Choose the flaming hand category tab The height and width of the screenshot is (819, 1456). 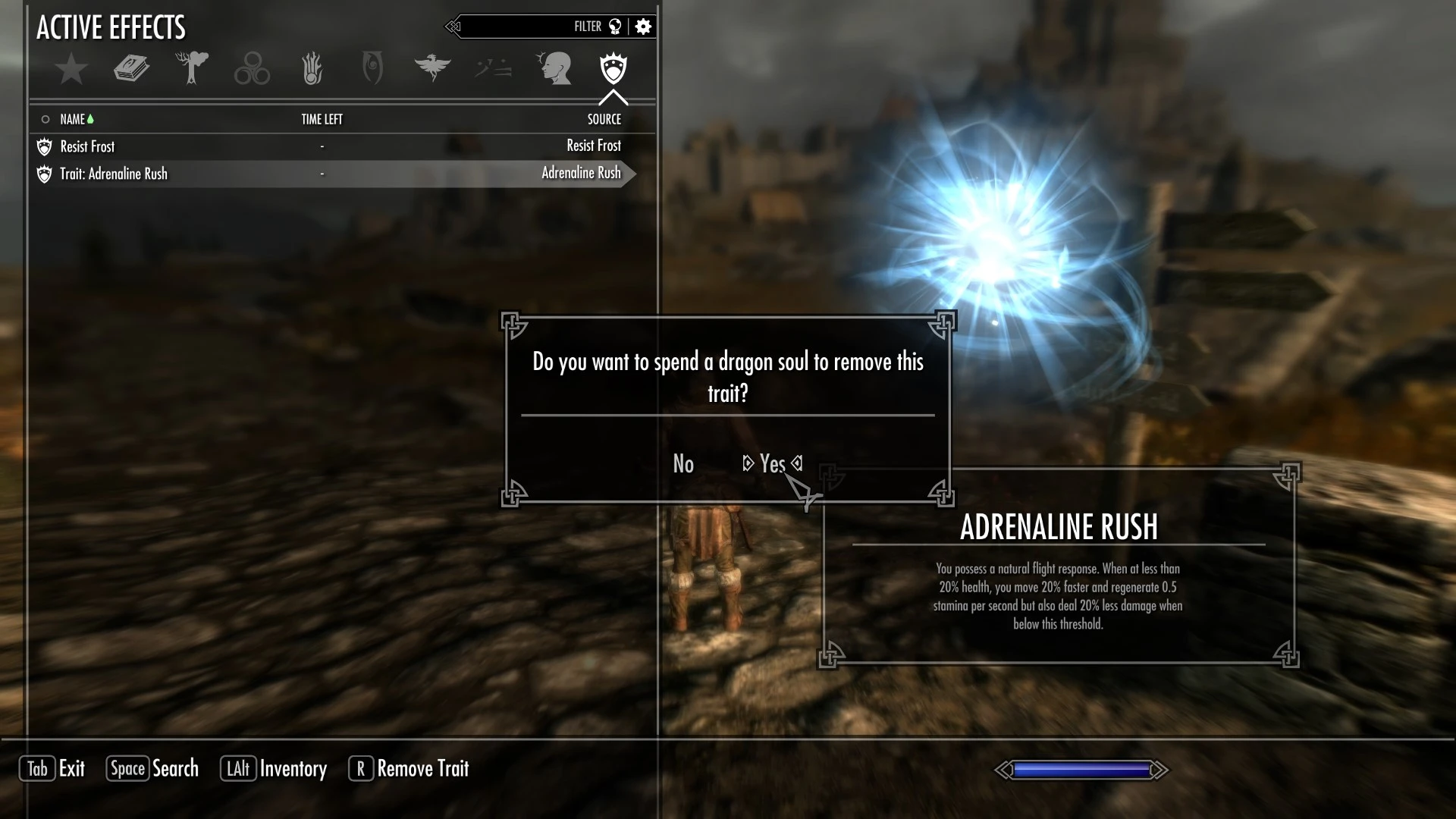(312, 69)
